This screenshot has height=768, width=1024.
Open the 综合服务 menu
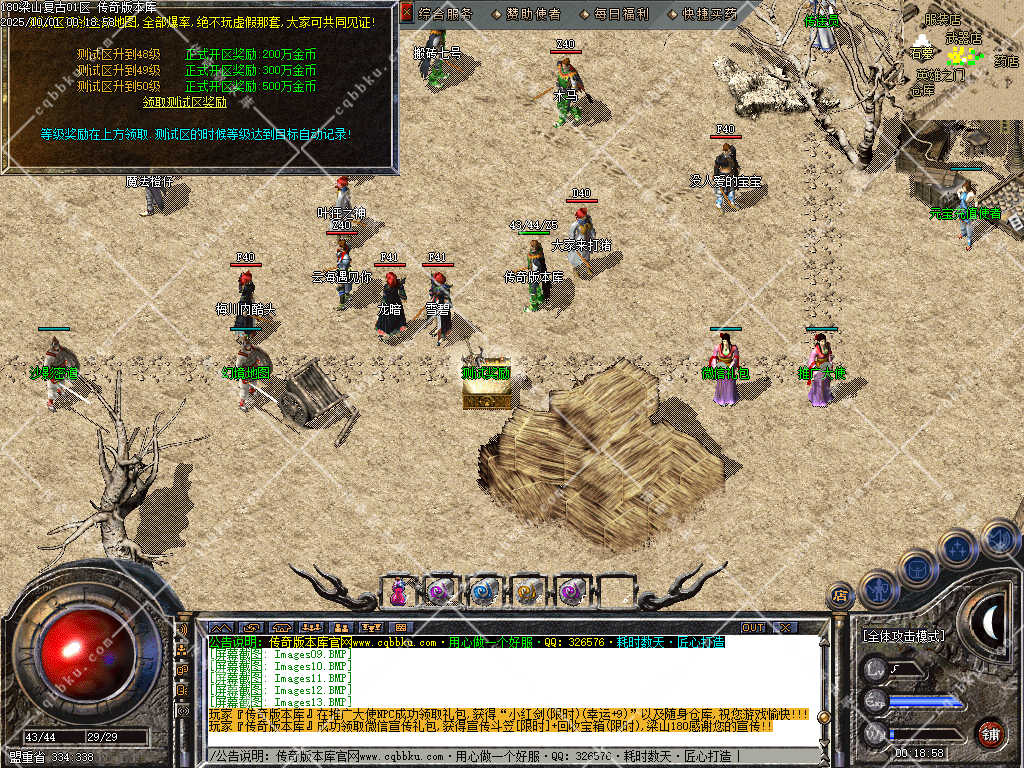click(446, 14)
